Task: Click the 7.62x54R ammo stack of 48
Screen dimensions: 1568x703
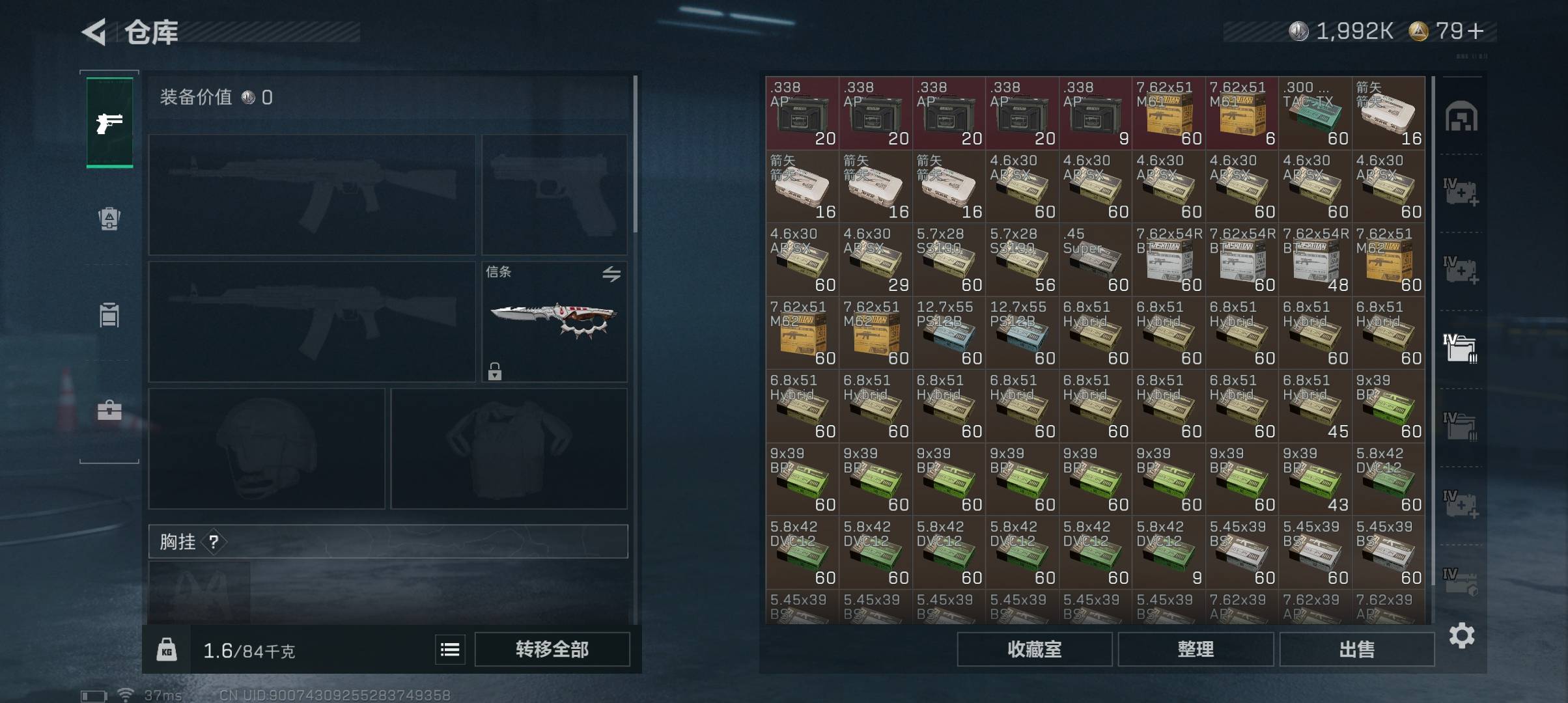Action: point(1315,260)
